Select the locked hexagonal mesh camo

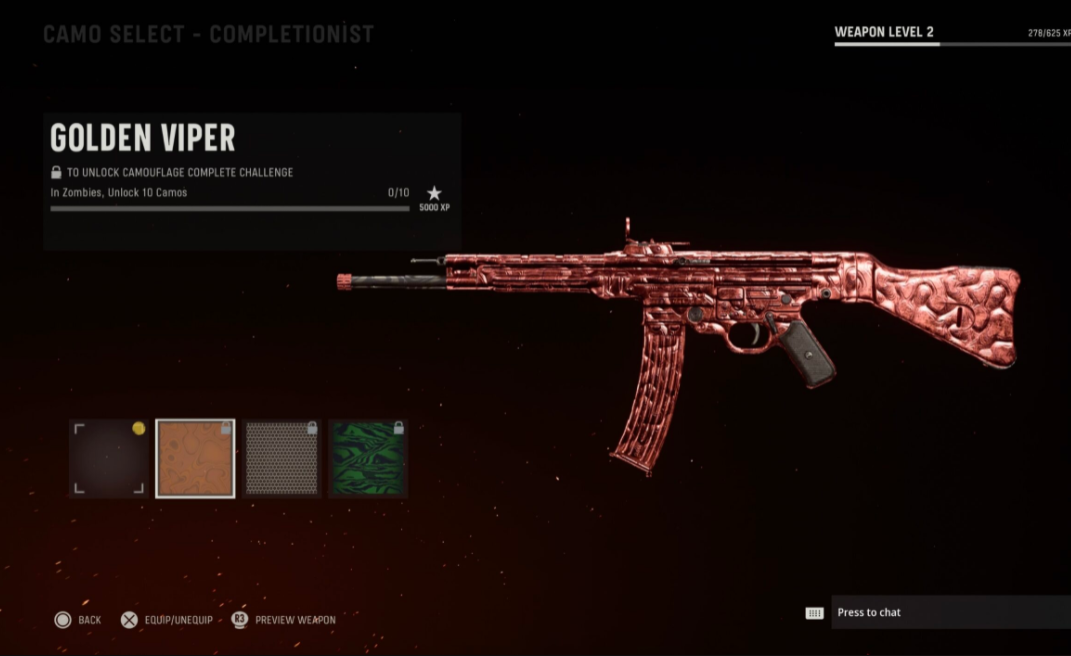[x=281, y=458]
